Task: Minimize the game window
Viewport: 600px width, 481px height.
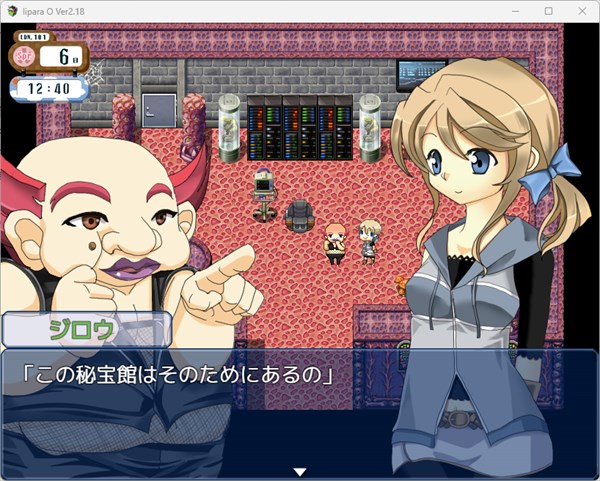Action: pos(516,10)
